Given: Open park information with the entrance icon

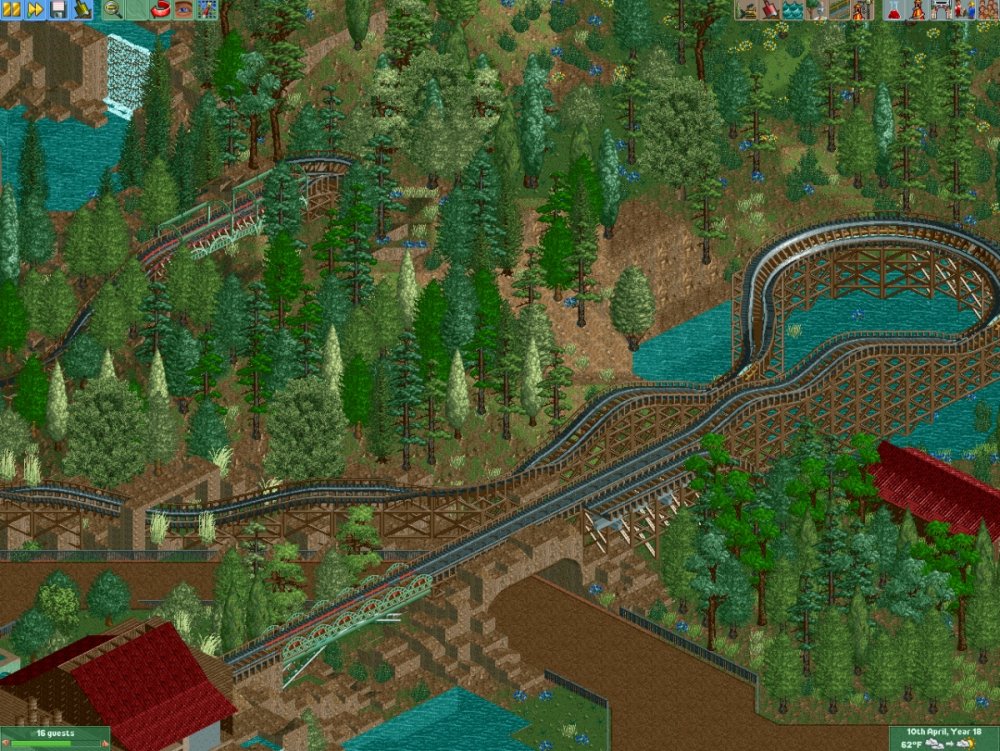Looking at the screenshot, I should tap(940, 10).
